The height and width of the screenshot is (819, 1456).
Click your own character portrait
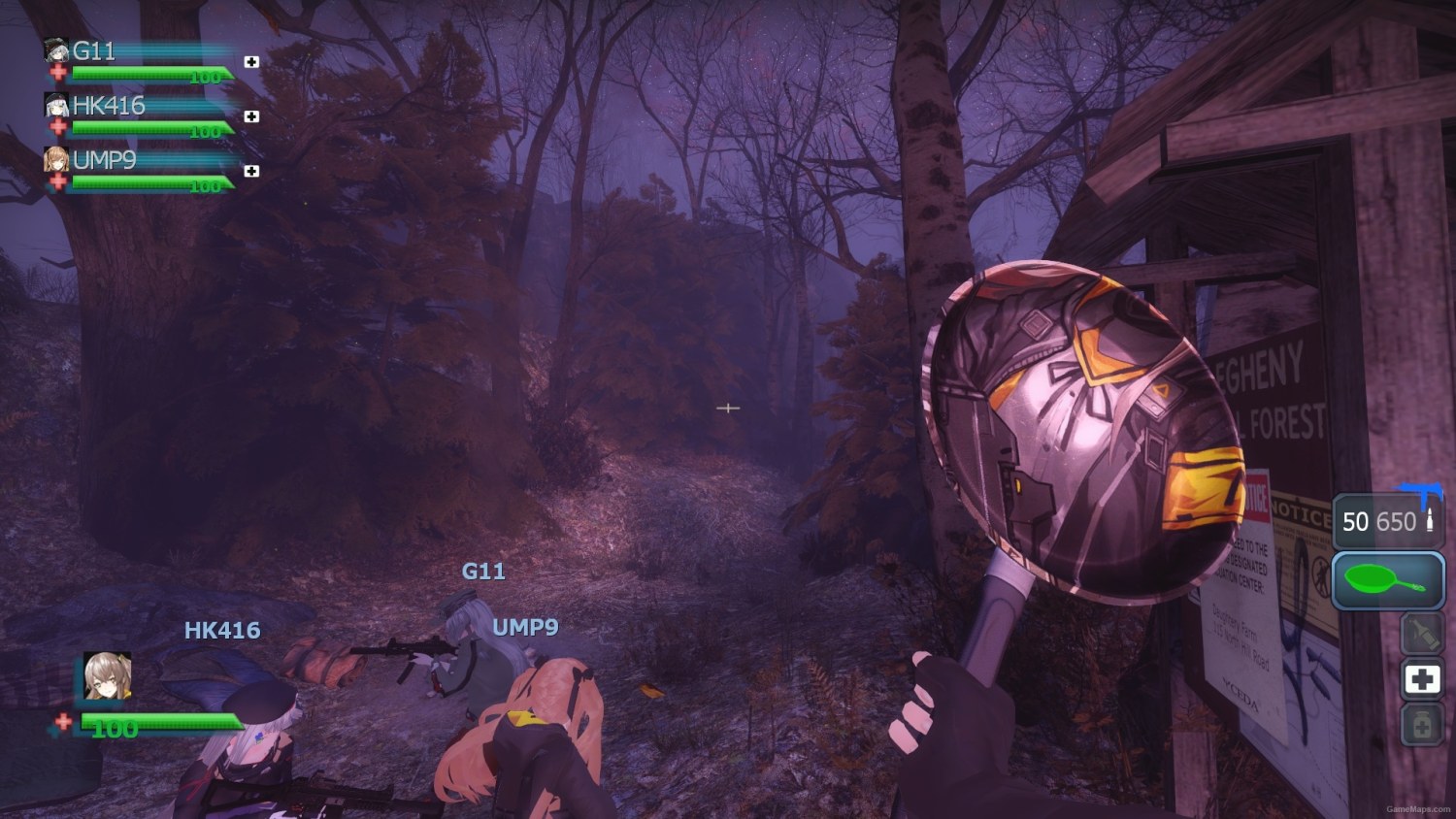(107, 676)
